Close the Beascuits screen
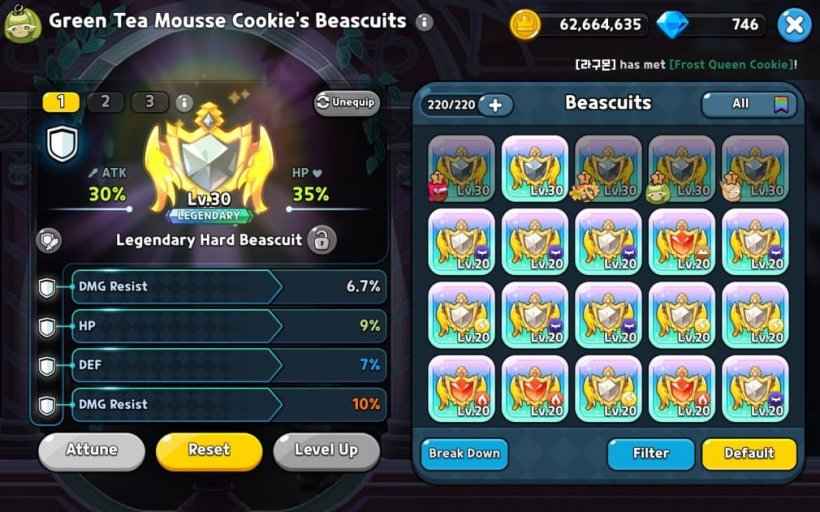The image size is (820, 512). click(793, 24)
